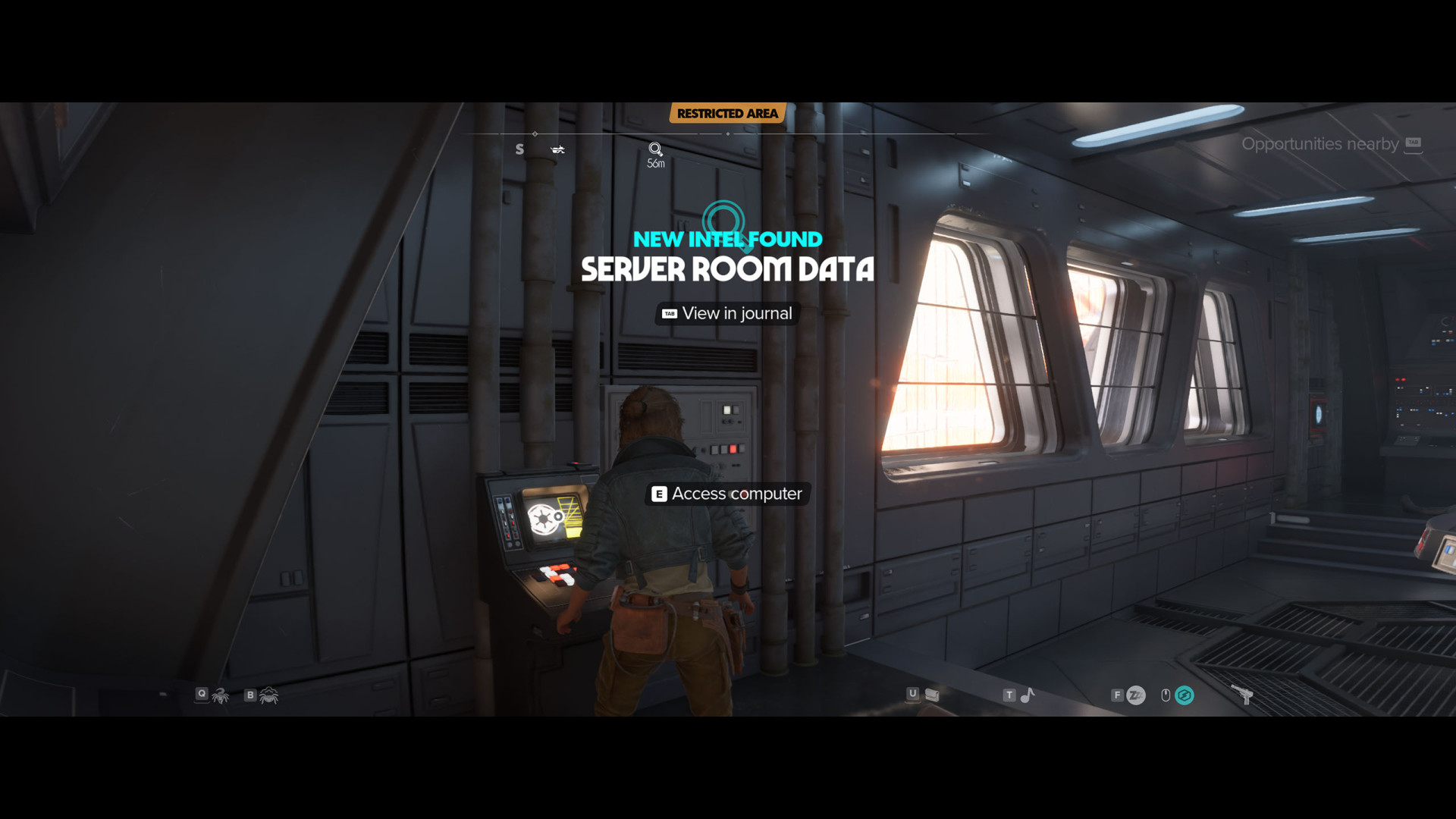The image size is (1456, 819).
Task: Use the music note whistle icon
Action: 1028,695
